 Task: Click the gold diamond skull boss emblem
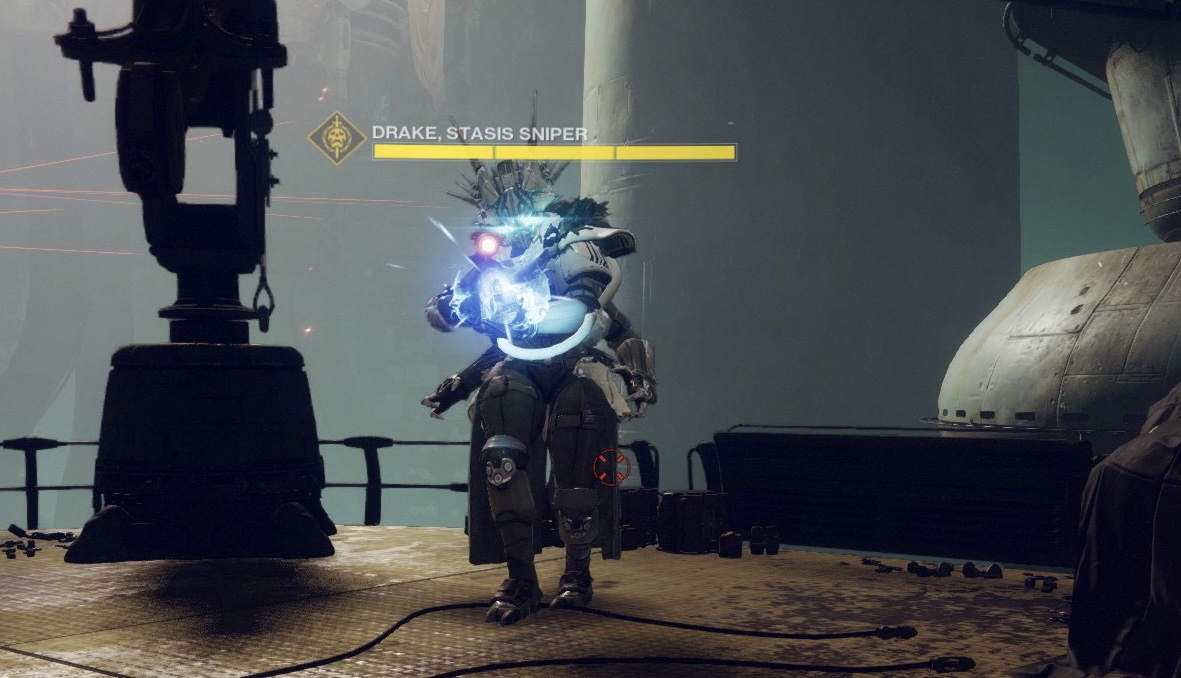[337, 139]
